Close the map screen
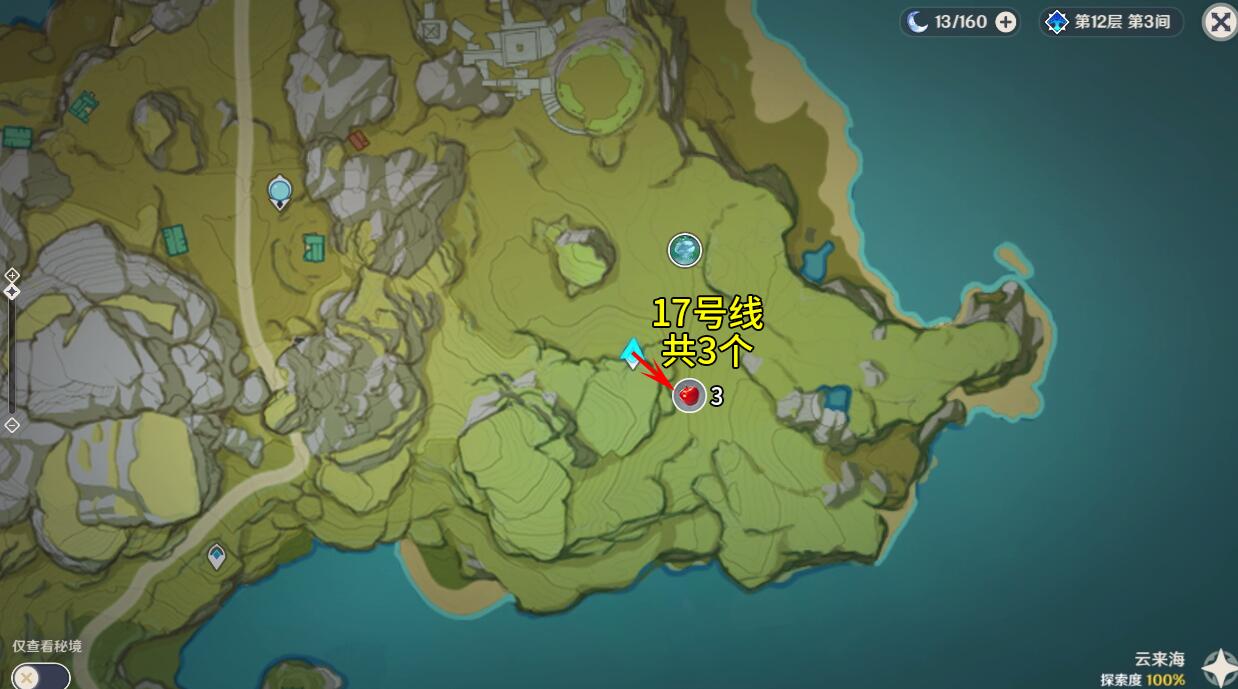 pyautogui.click(x=1219, y=22)
